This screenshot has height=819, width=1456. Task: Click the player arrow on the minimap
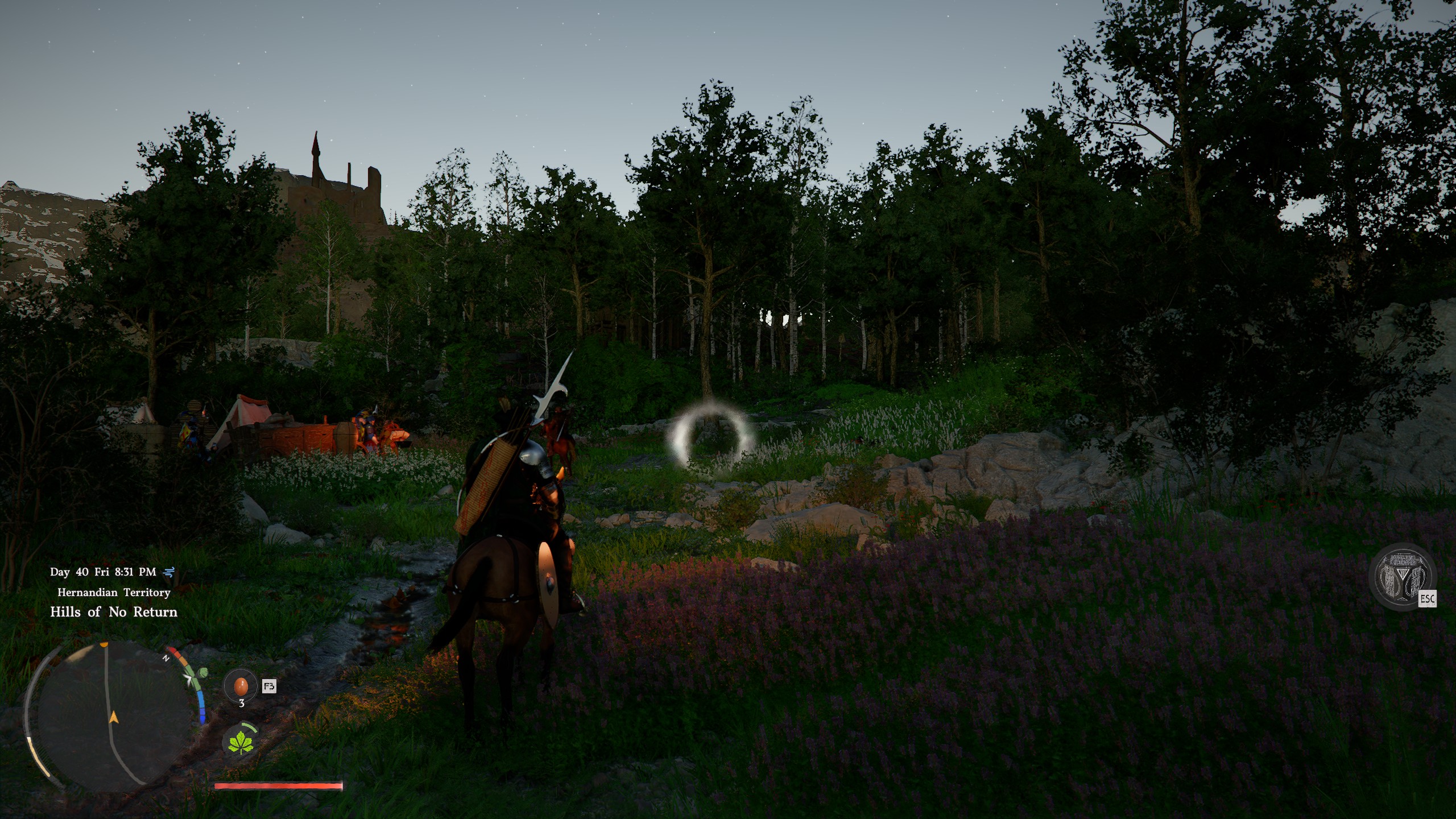coord(114,717)
